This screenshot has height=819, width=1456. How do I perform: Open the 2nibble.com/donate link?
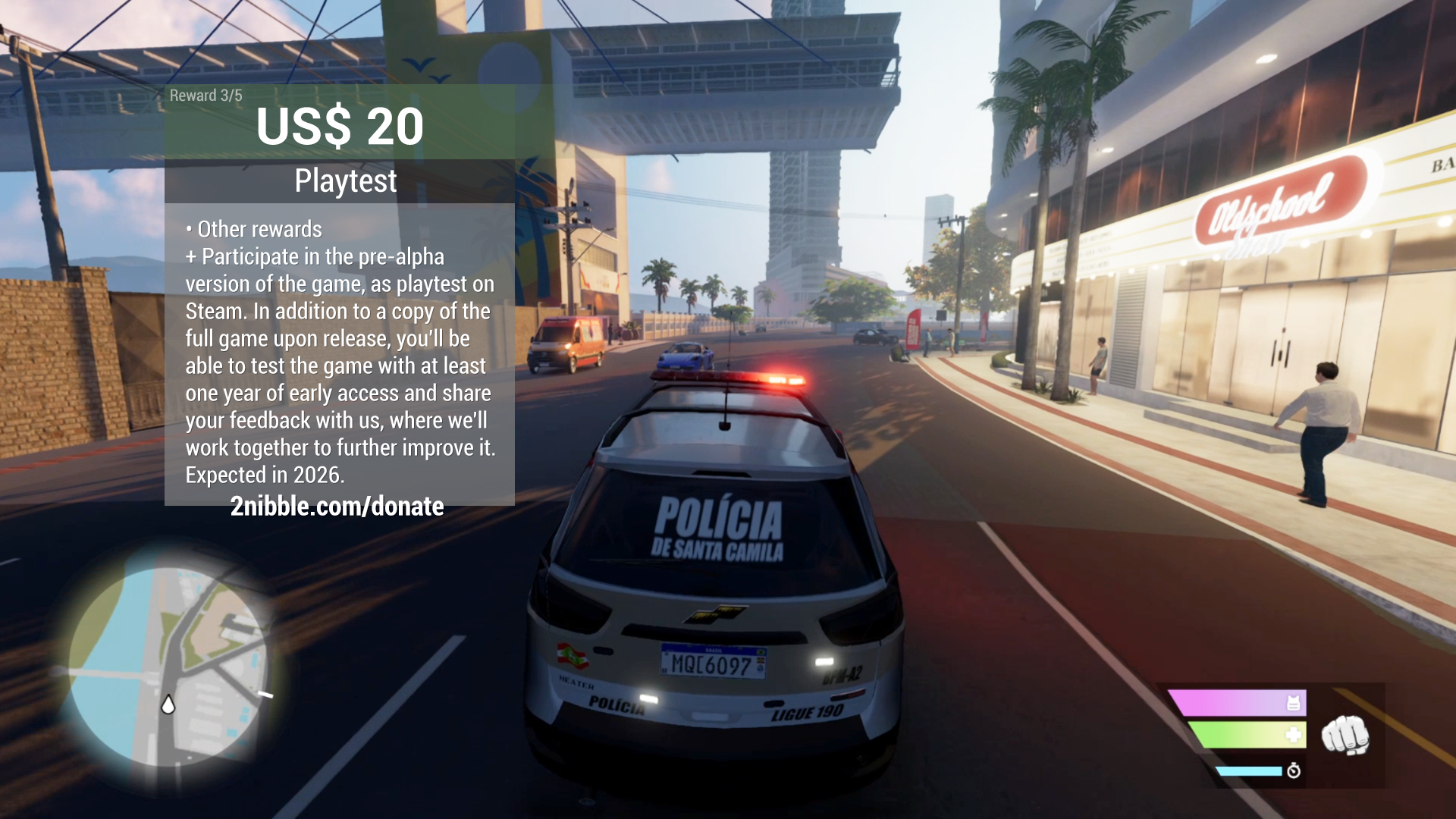point(337,507)
